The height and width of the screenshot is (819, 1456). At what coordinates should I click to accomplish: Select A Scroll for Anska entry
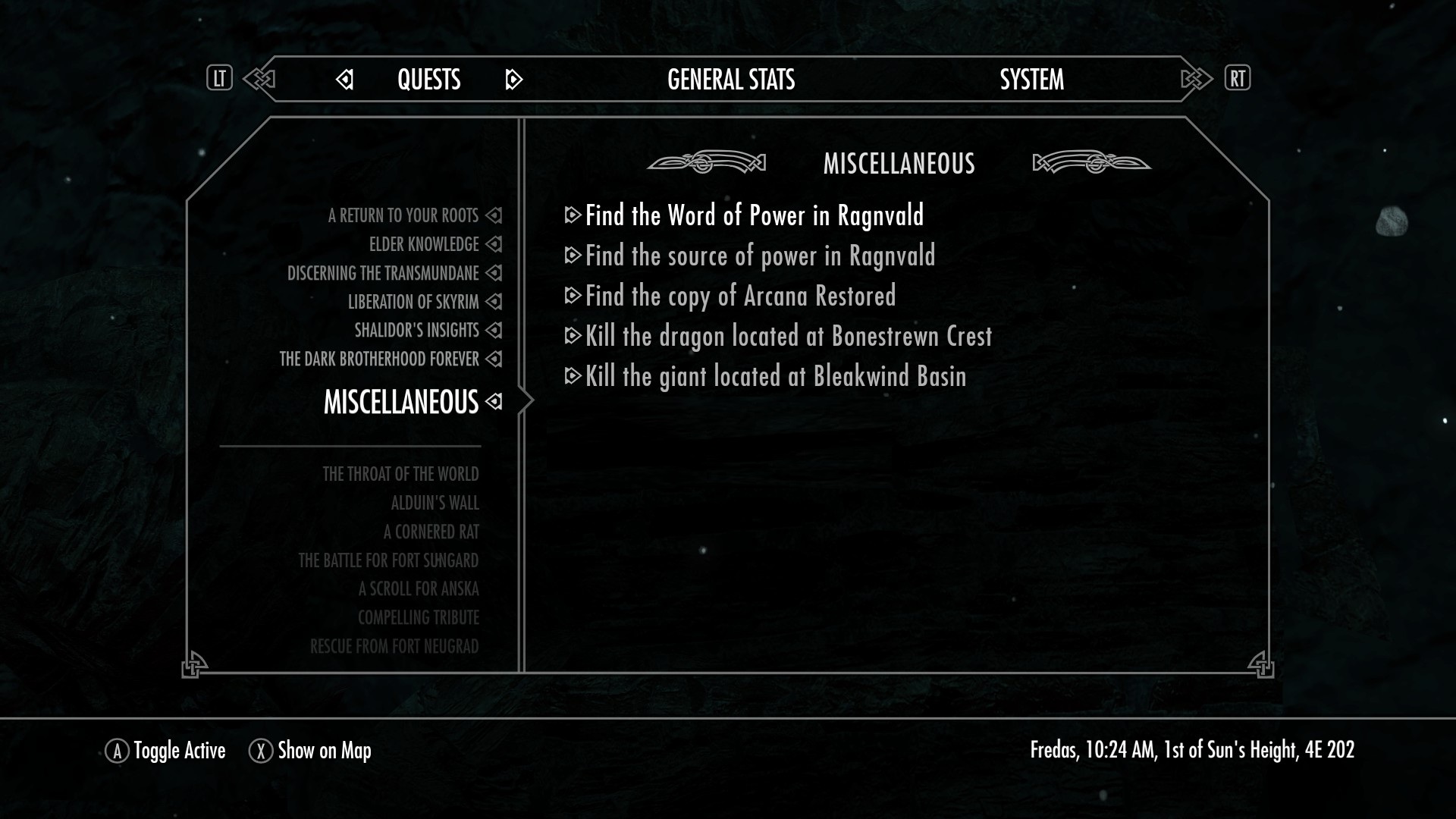(419, 589)
